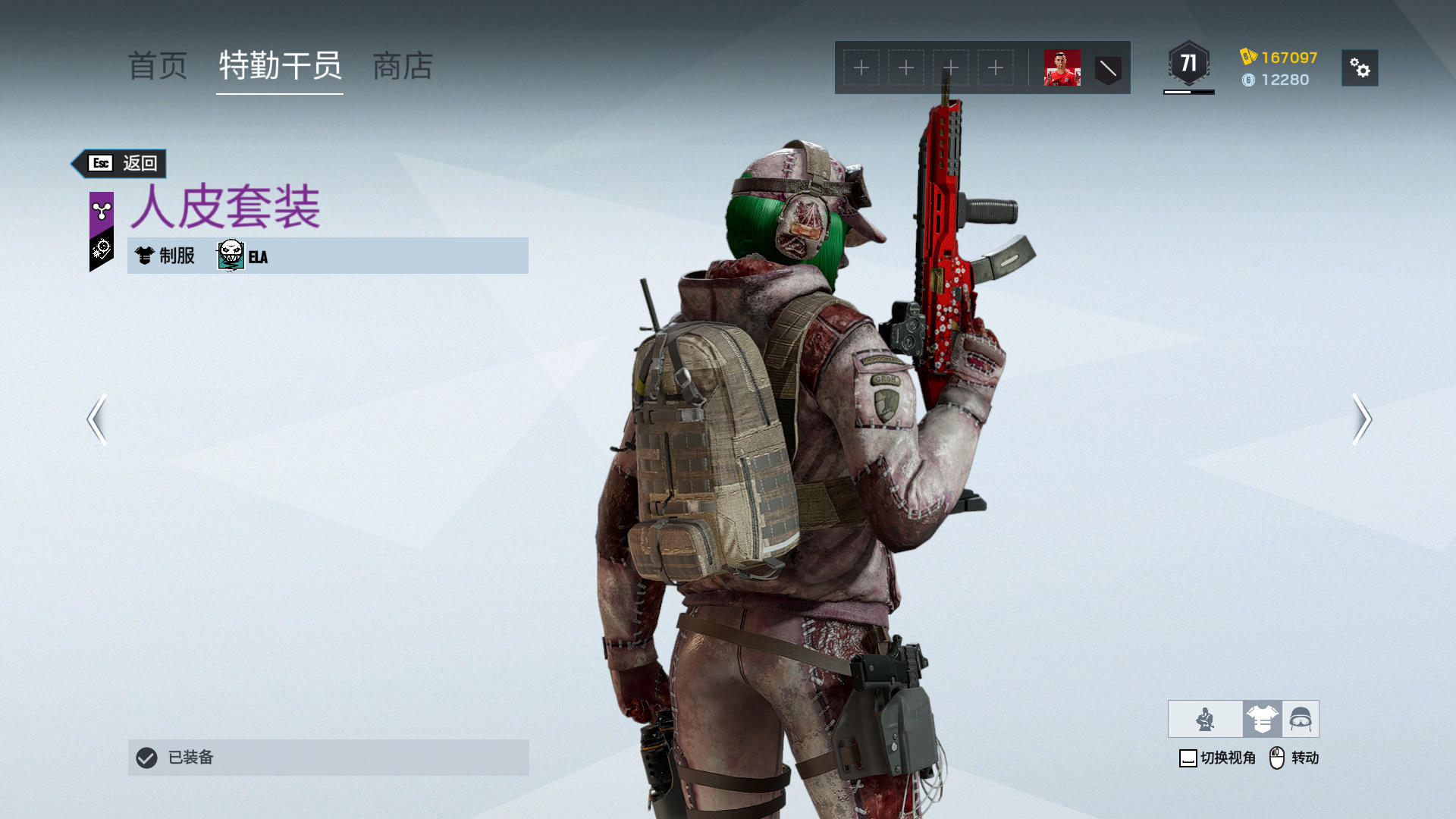The image size is (1456, 819).
Task: Click the 返回 back button
Action: 121,163
